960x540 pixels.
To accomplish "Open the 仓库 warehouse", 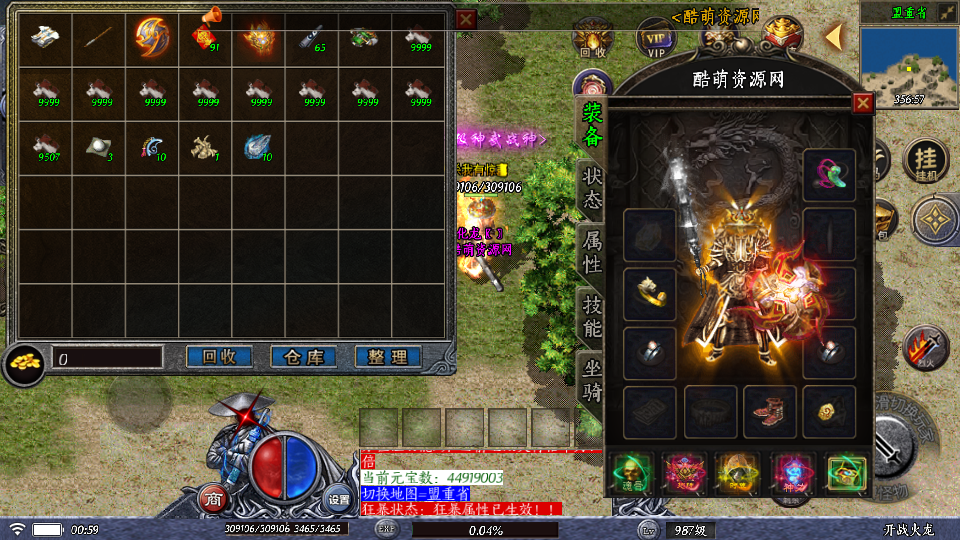I will 303,357.
